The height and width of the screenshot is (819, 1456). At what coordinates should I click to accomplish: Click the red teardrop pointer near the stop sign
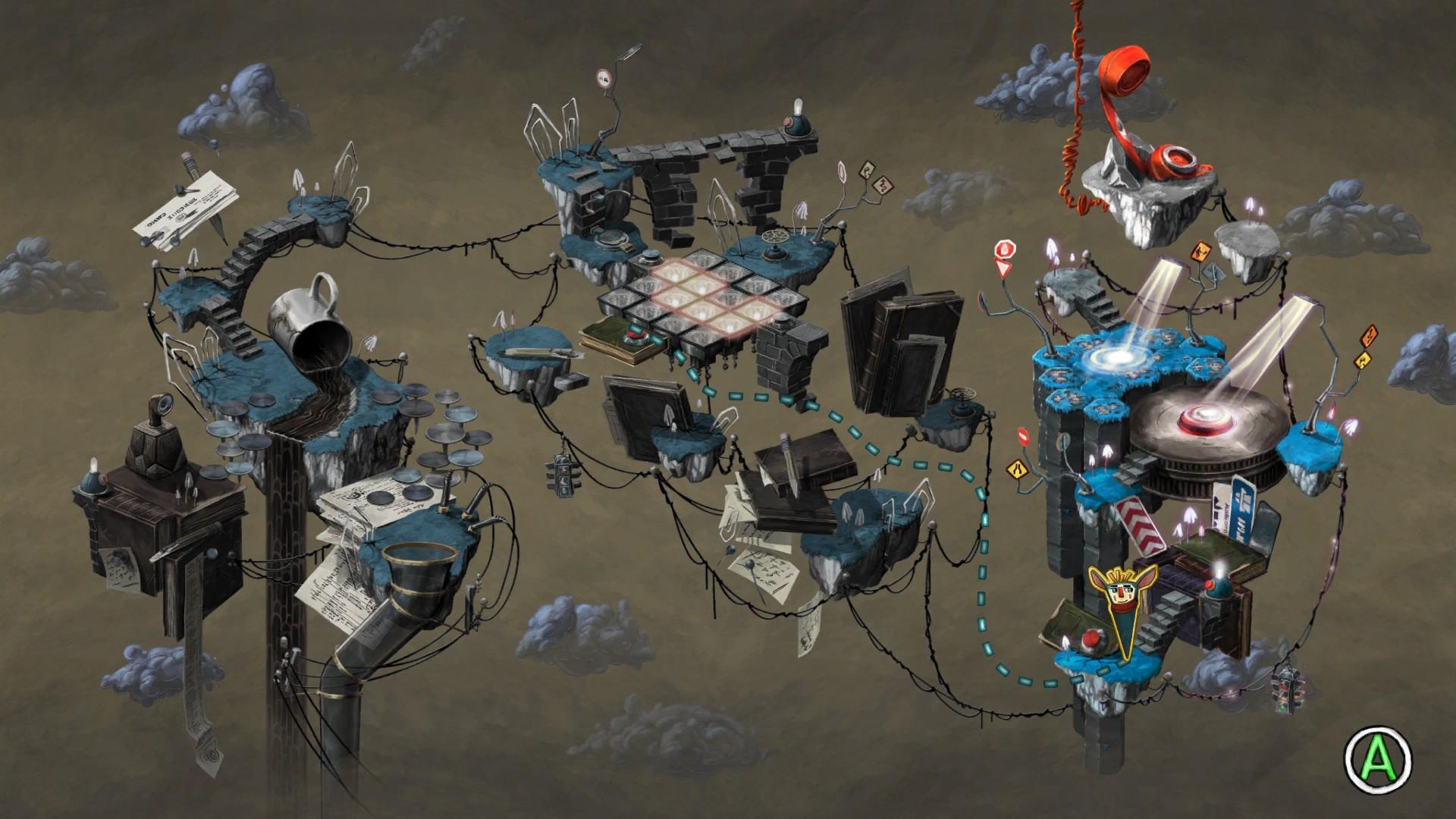1002,268
